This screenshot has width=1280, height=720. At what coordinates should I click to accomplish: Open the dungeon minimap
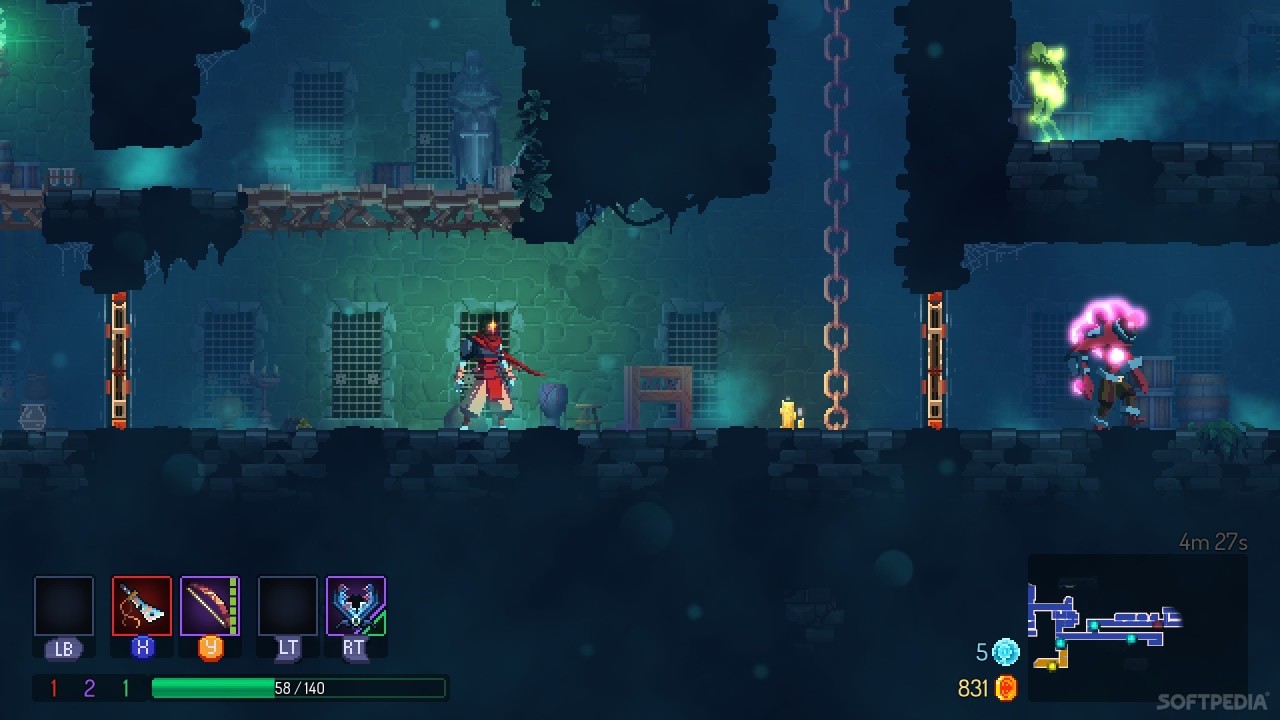[1137, 627]
